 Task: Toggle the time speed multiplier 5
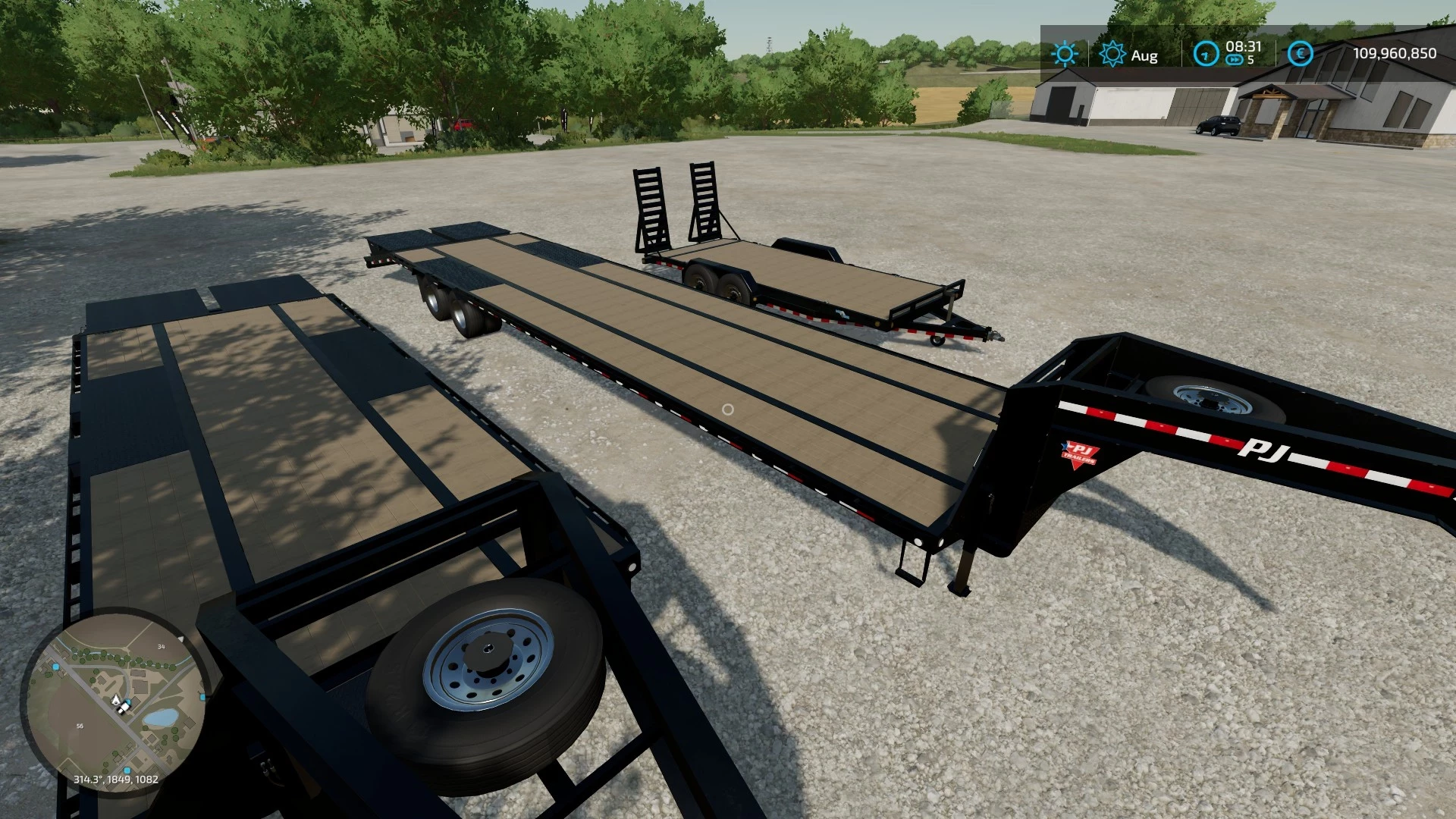click(1251, 60)
